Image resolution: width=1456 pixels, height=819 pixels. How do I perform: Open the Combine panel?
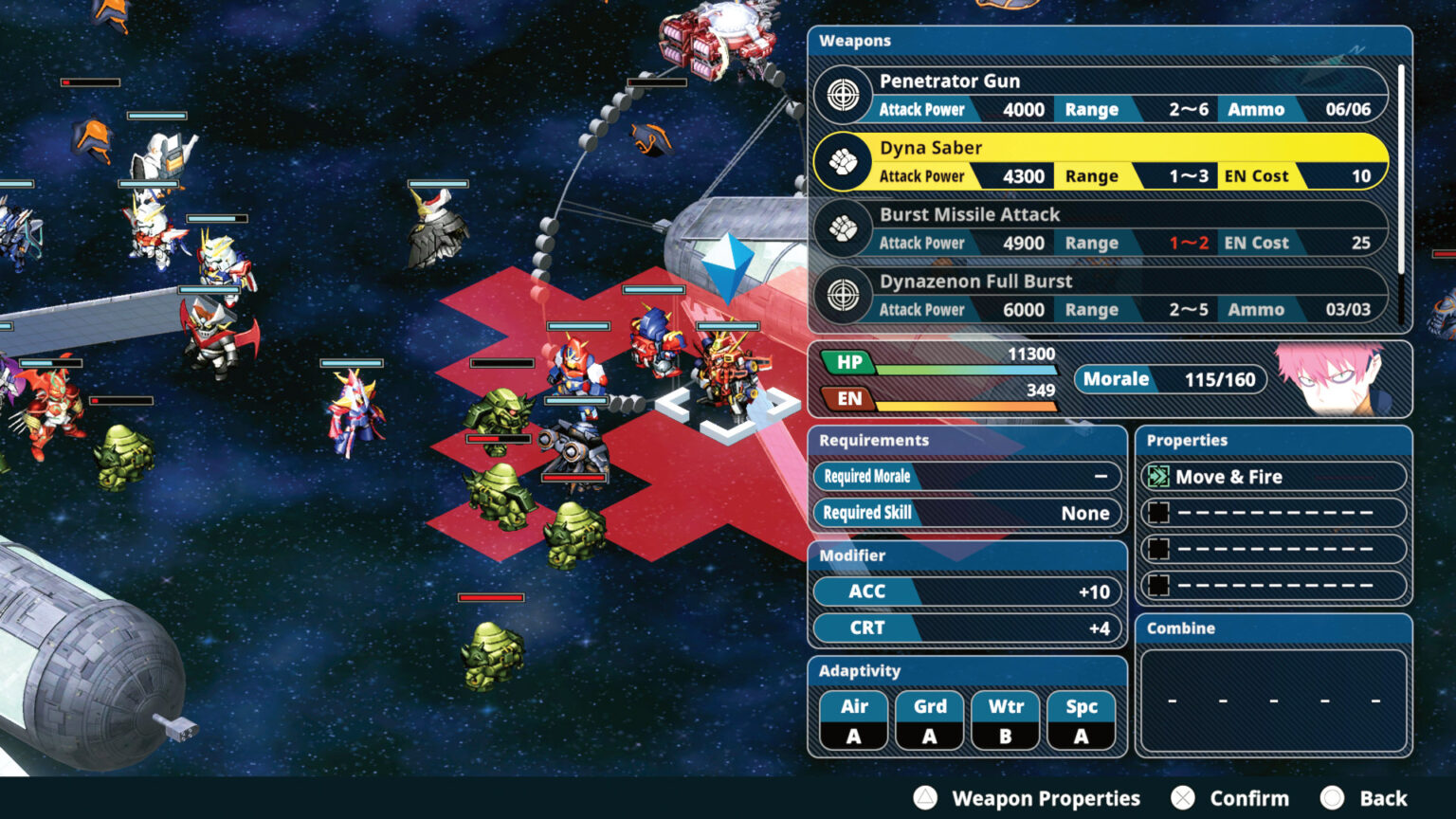coord(1179,628)
